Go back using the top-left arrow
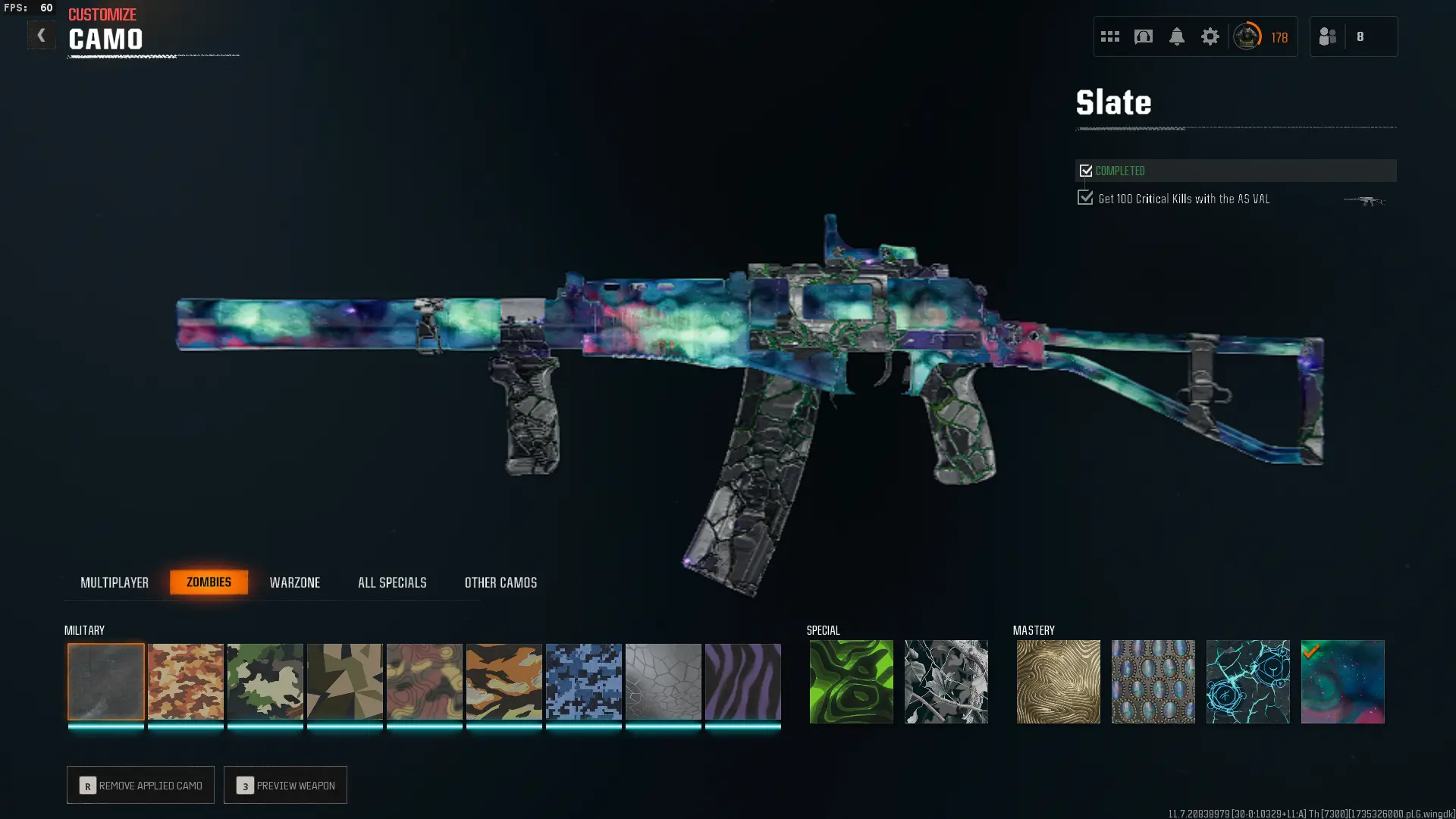 point(41,36)
